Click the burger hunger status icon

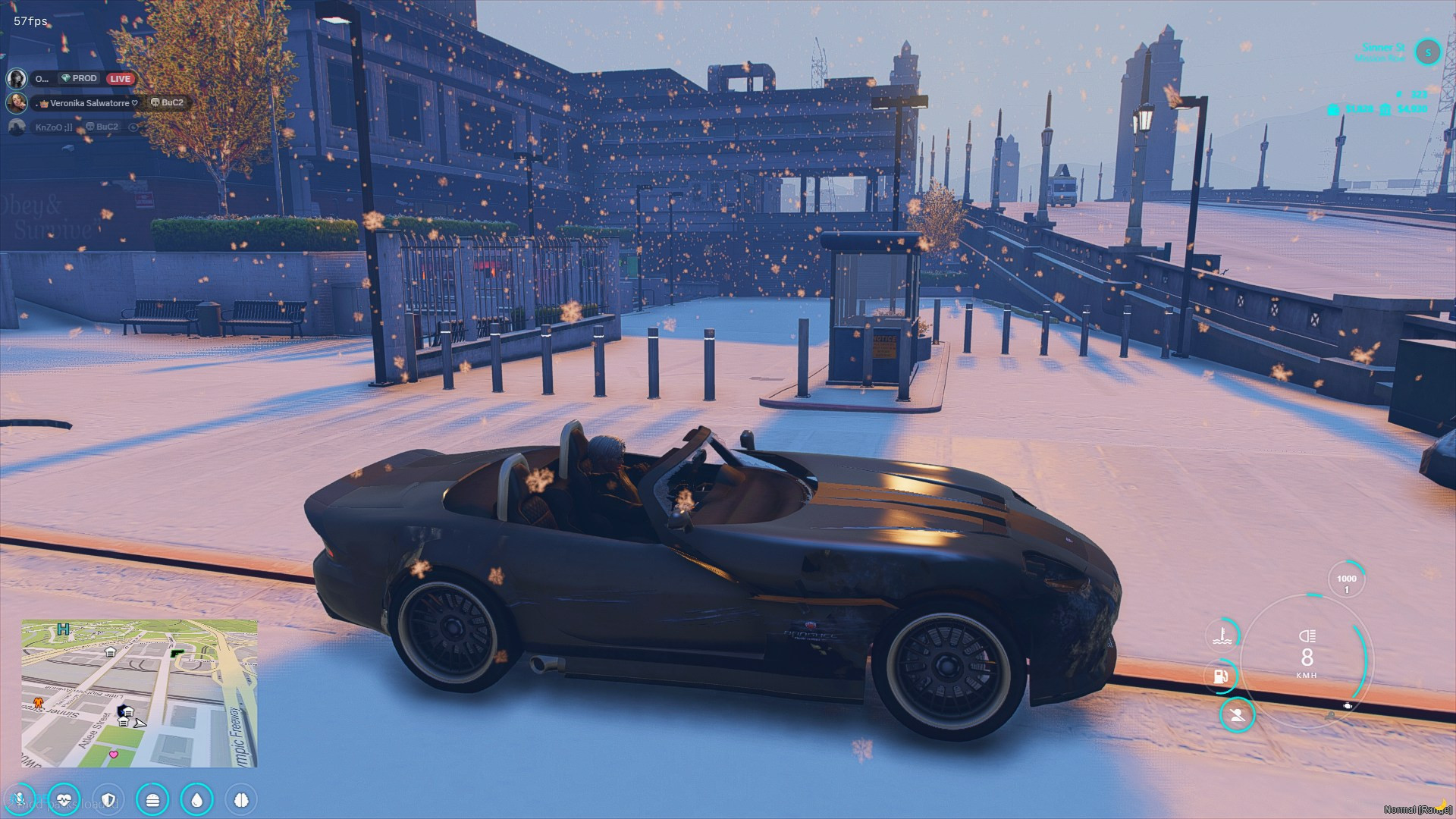coord(152,799)
